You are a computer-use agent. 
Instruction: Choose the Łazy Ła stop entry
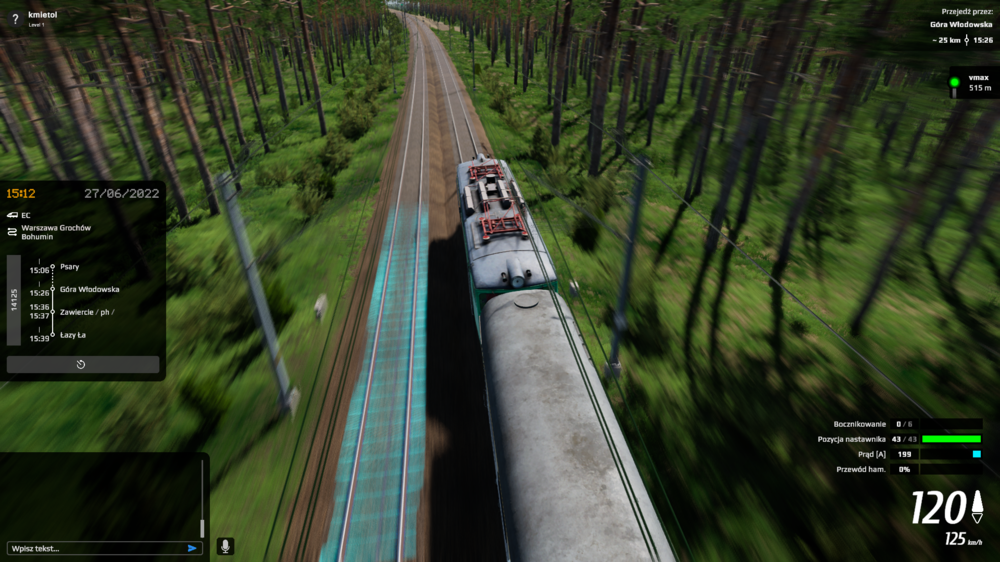[x=73, y=335]
